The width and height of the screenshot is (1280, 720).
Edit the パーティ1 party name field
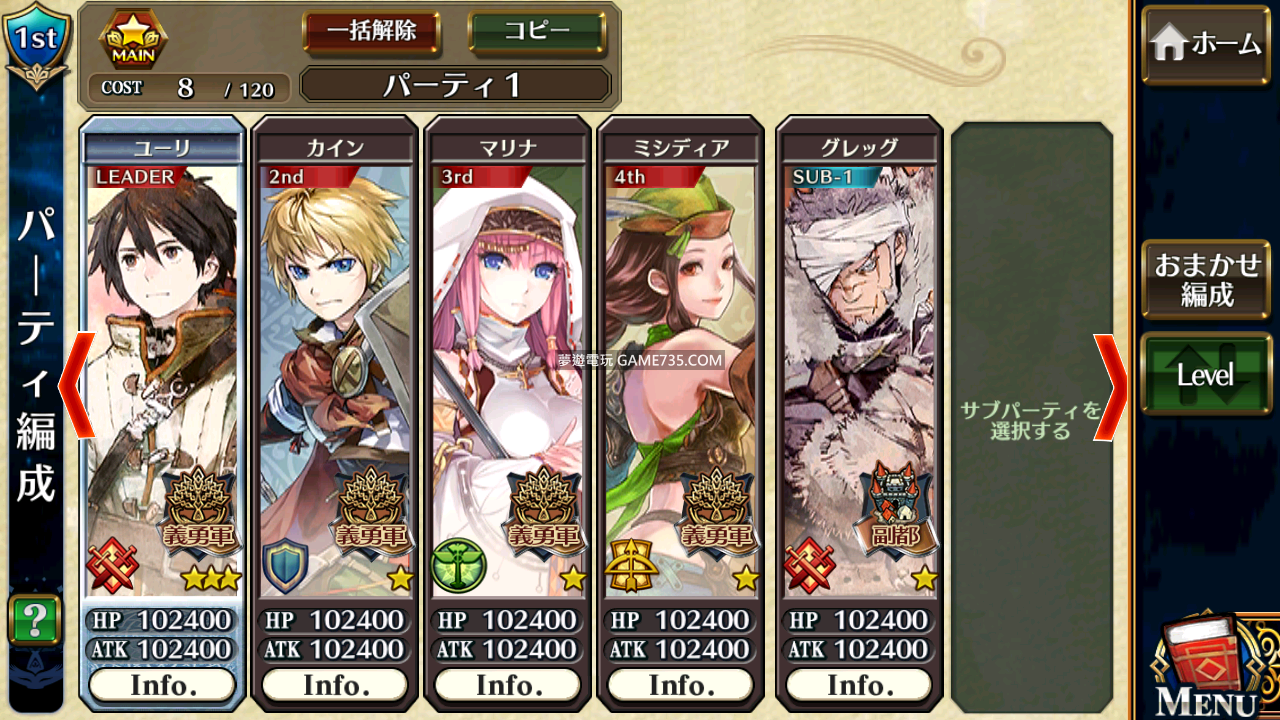point(455,85)
